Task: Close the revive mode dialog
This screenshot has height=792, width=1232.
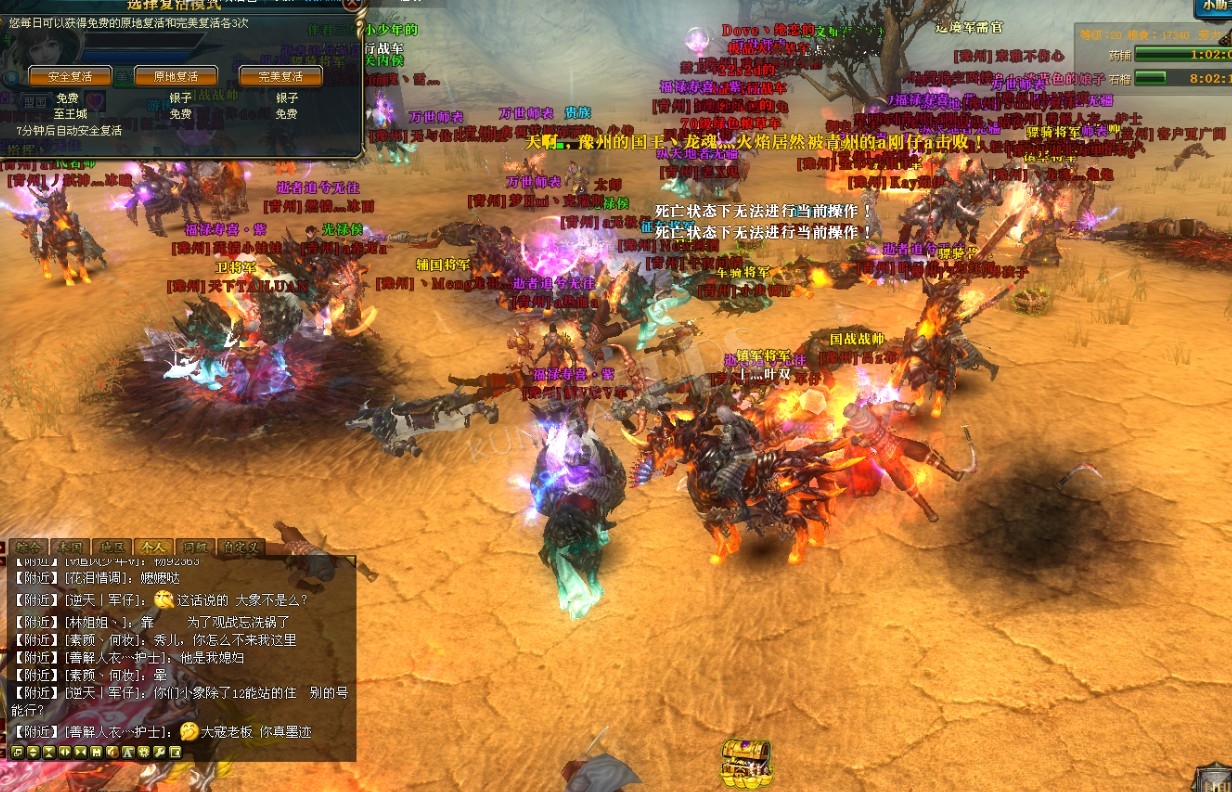Action: coord(353,4)
